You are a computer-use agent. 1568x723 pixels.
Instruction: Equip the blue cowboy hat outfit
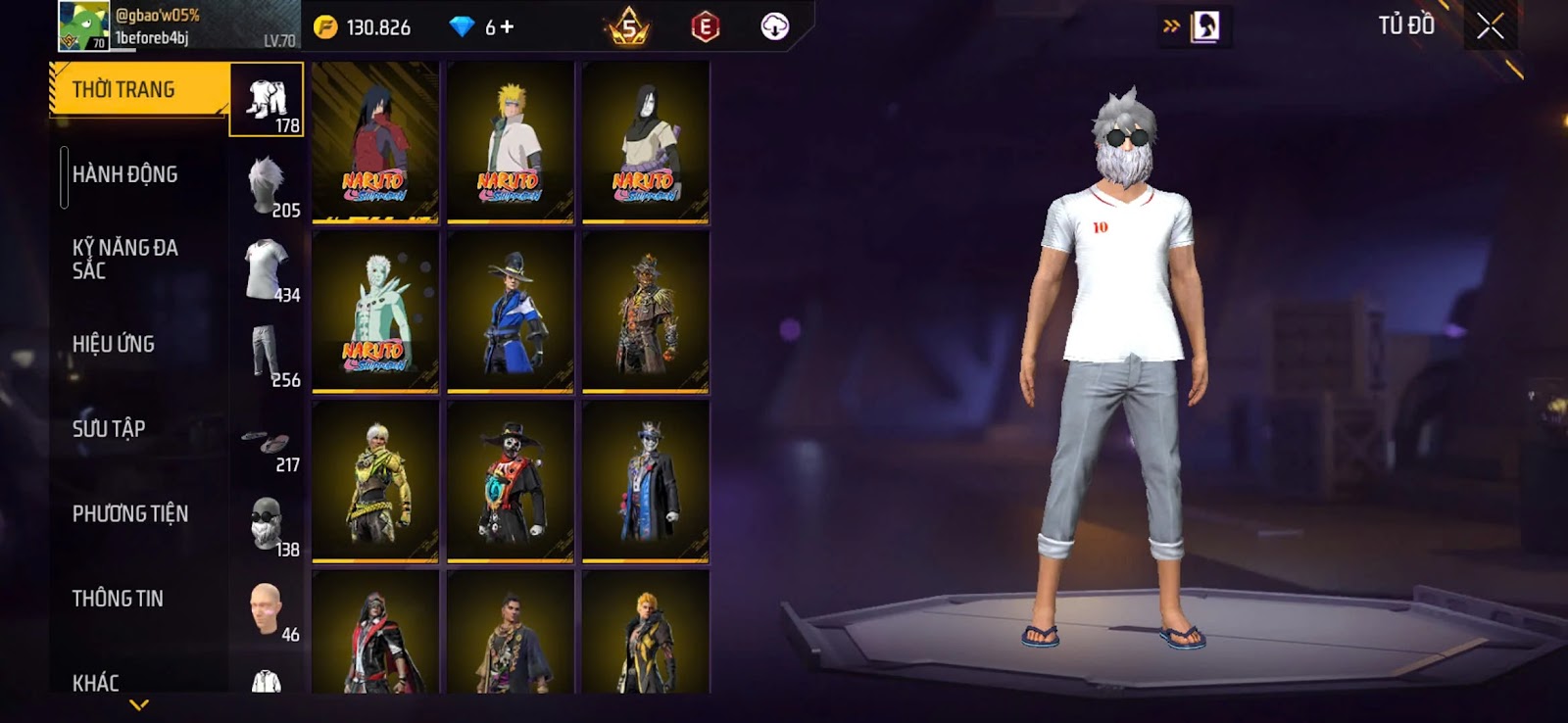click(x=510, y=312)
